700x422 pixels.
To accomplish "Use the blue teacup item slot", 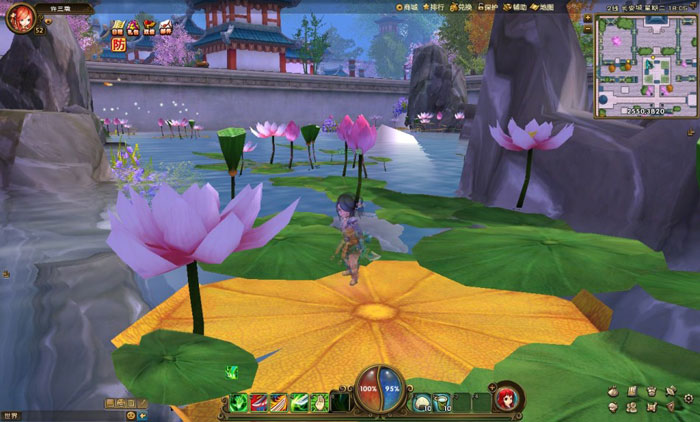I will (441, 403).
